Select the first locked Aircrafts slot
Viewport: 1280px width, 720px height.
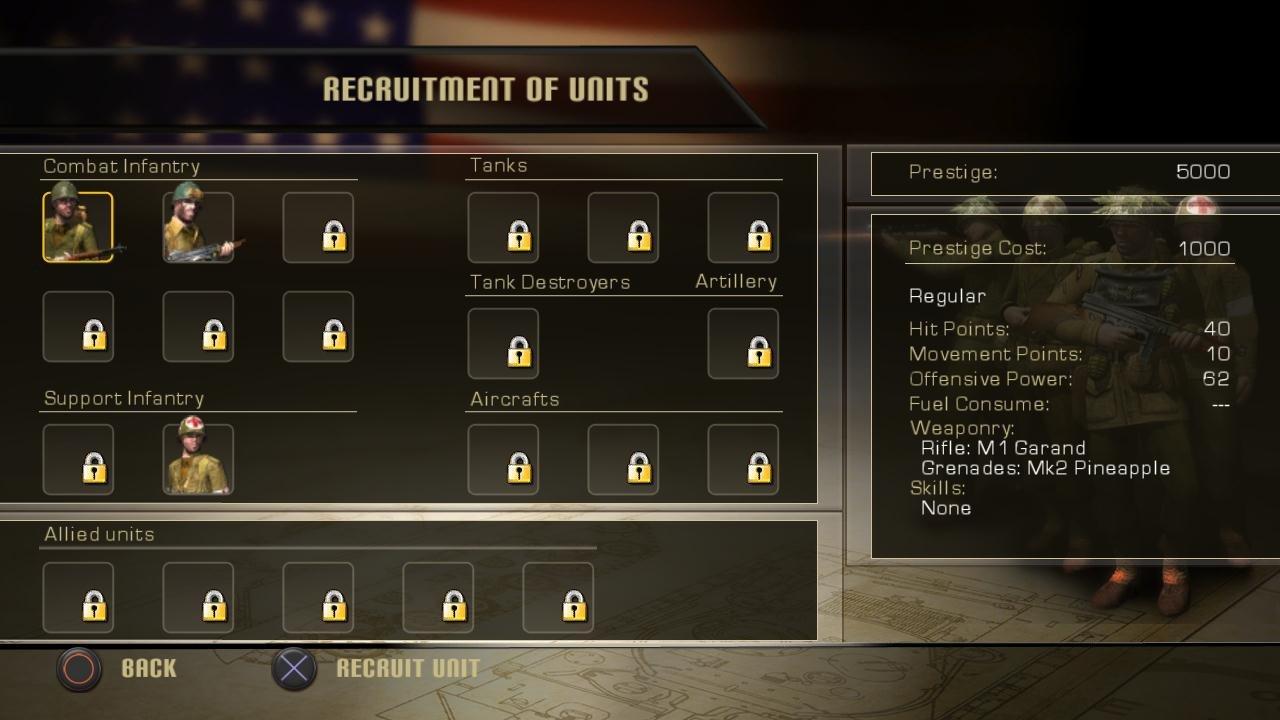pyautogui.click(x=503, y=460)
